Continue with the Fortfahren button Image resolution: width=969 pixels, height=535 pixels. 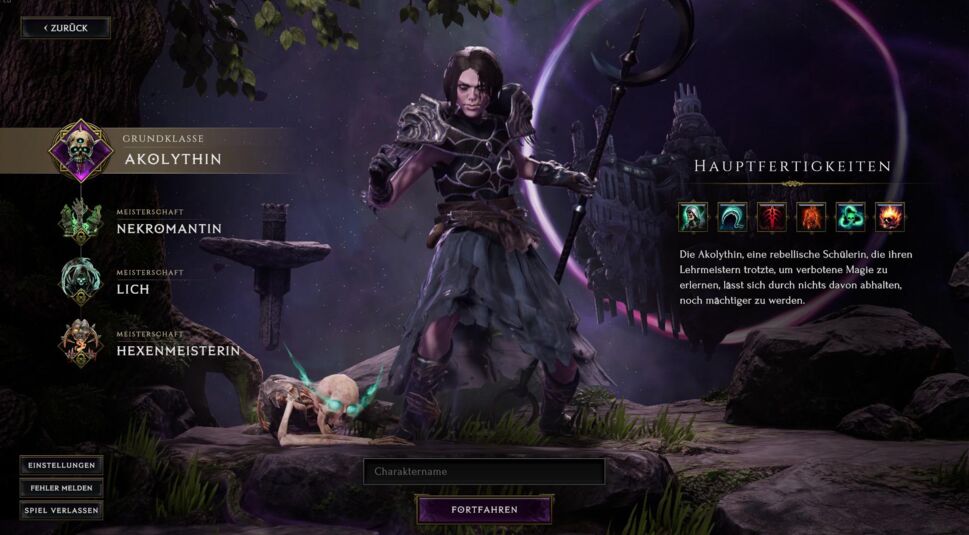click(484, 510)
